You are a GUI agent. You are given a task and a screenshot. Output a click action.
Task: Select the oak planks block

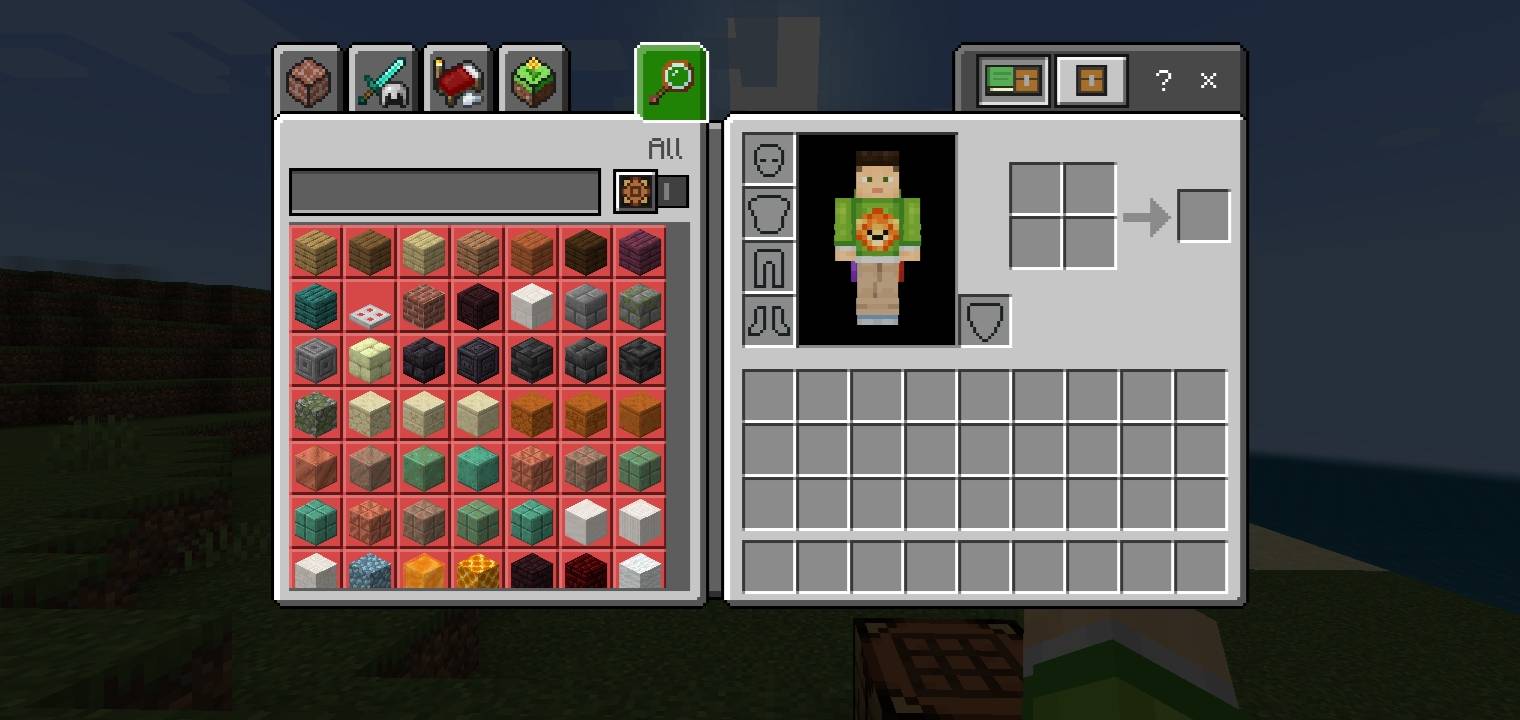[x=315, y=253]
